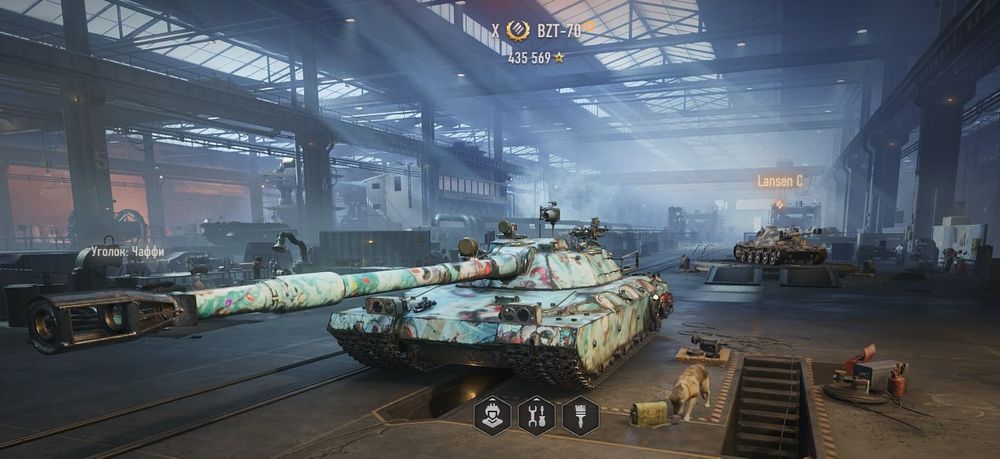The width and height of the screenshot is (1000, 459).
Task: Select the Уголок: Чаффи label
Action: point(128,253)
